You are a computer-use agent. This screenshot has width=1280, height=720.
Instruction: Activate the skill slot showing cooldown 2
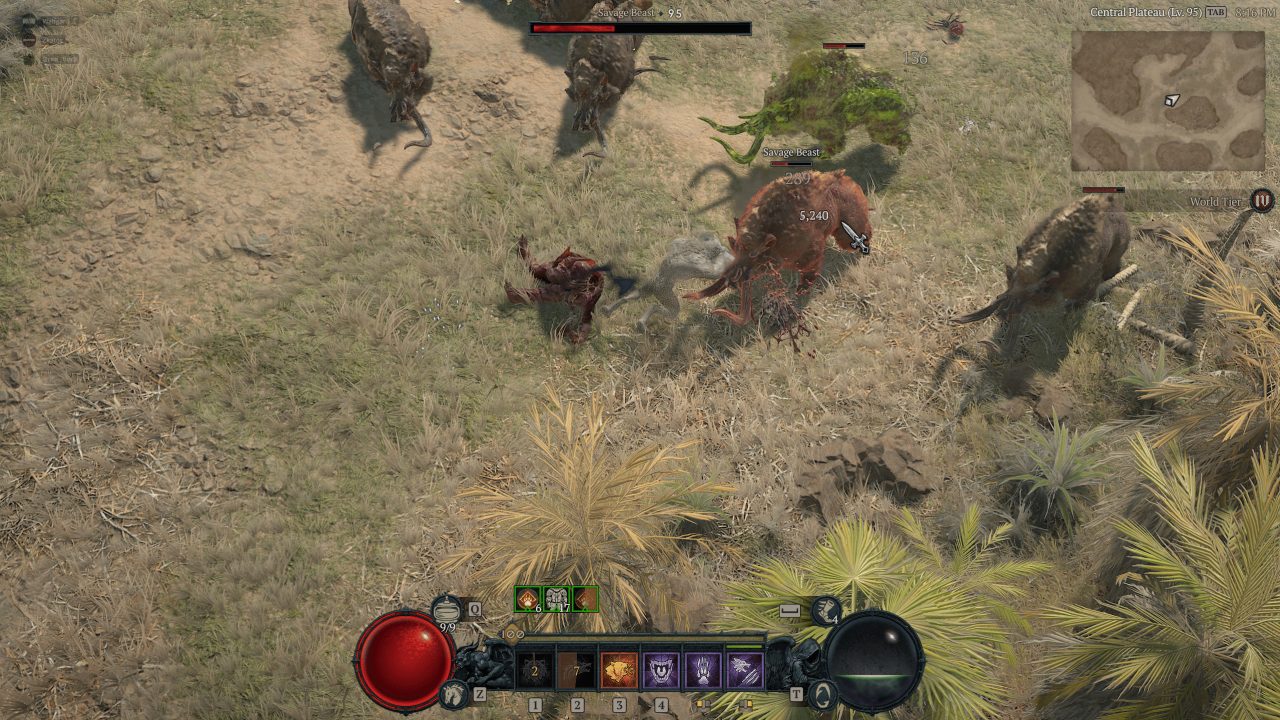pyautogui.click(x=535, y=670)
